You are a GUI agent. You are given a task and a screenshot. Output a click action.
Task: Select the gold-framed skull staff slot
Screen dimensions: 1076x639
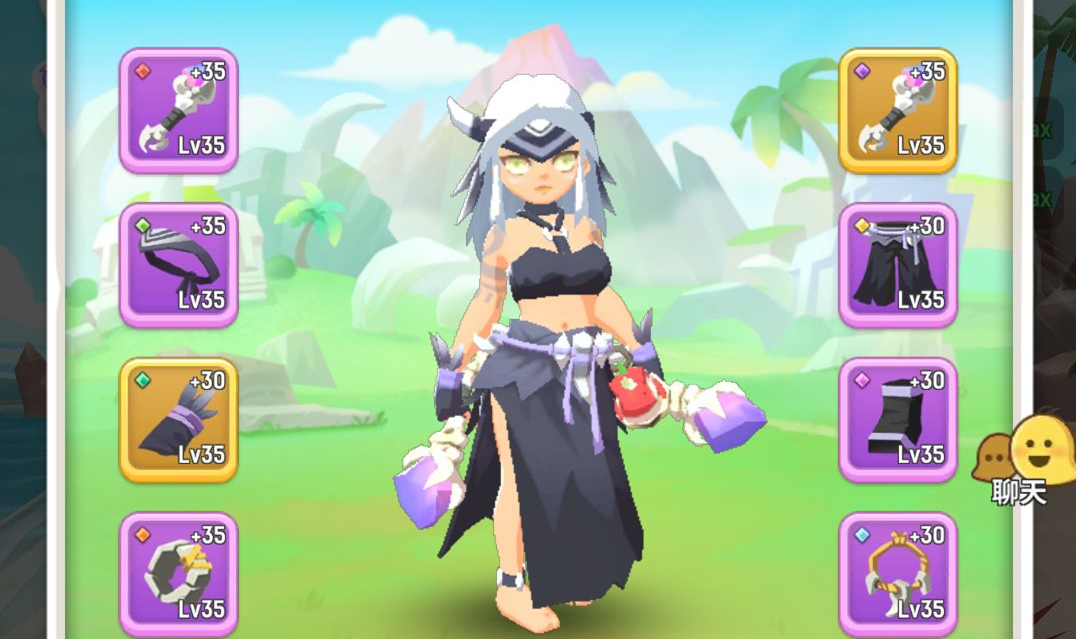[x=897, y=111]
